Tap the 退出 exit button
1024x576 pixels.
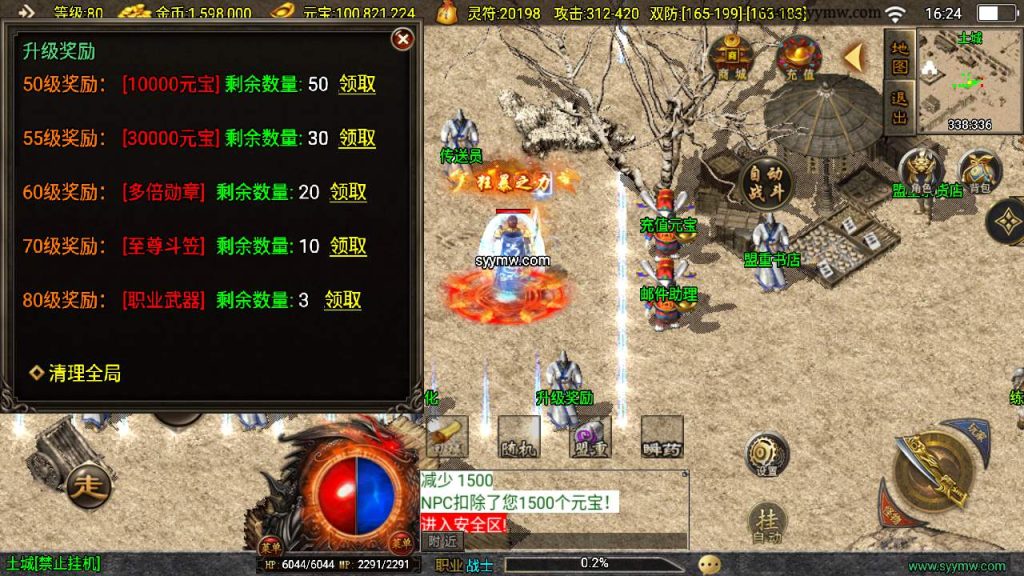click(899, 108)
